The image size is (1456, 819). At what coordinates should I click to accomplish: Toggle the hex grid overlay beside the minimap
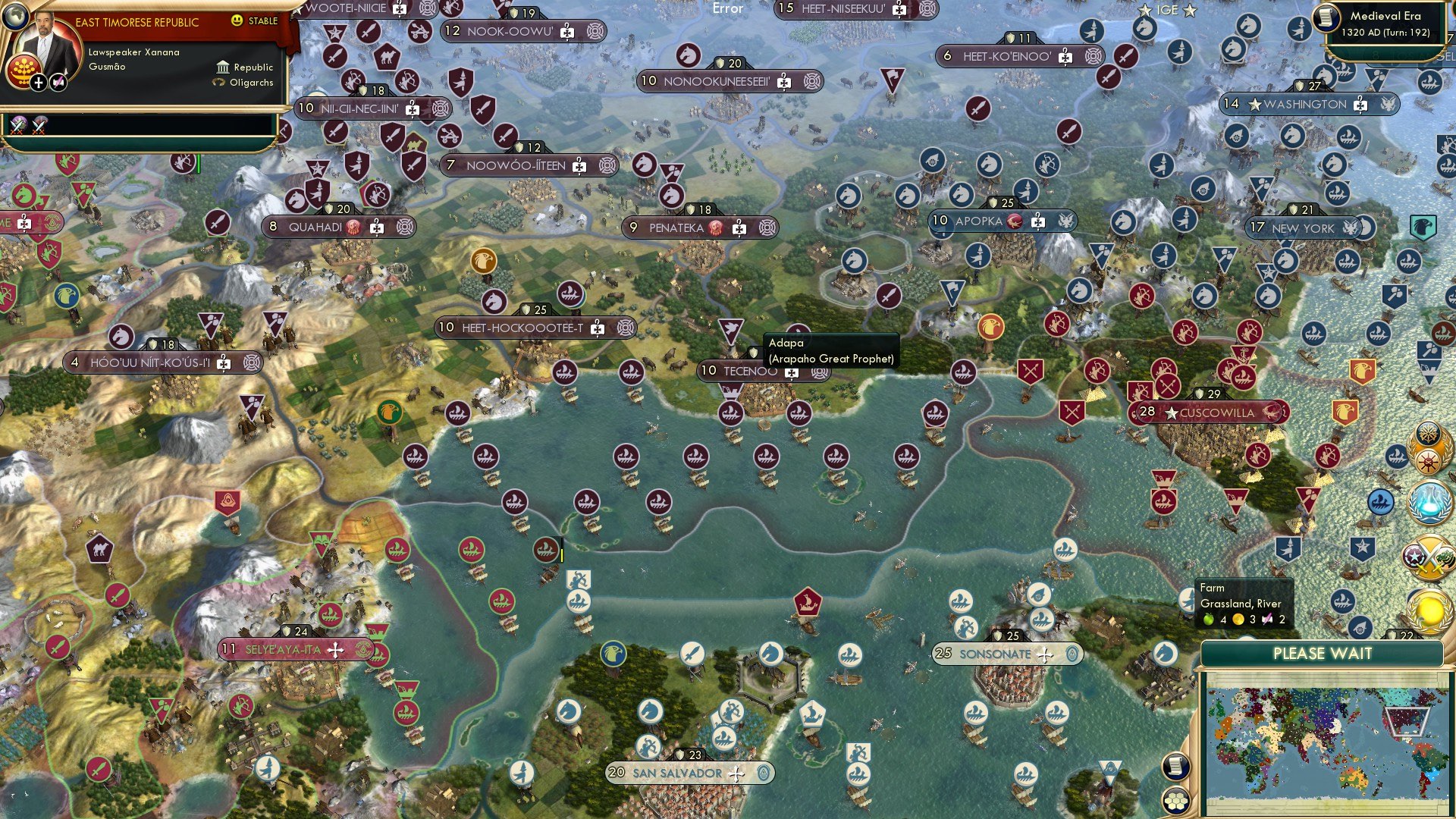click(1176, 802)
